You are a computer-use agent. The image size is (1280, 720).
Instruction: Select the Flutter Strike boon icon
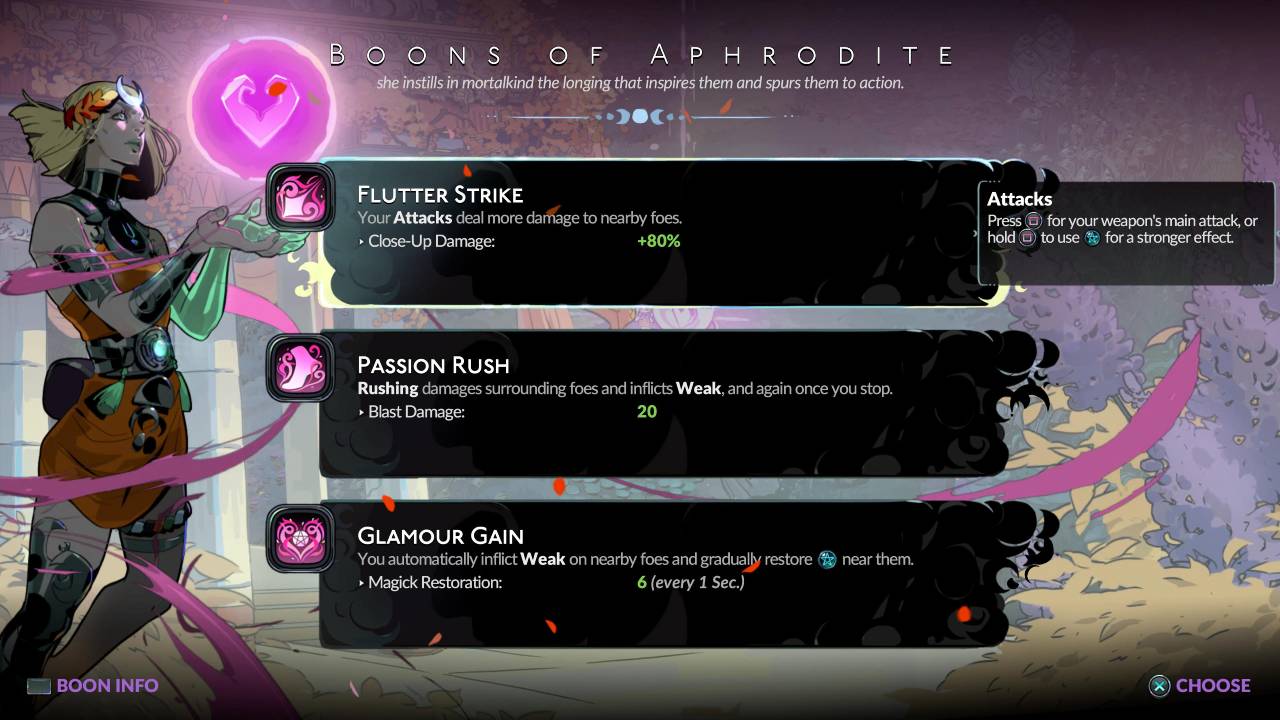pos(301,200)
